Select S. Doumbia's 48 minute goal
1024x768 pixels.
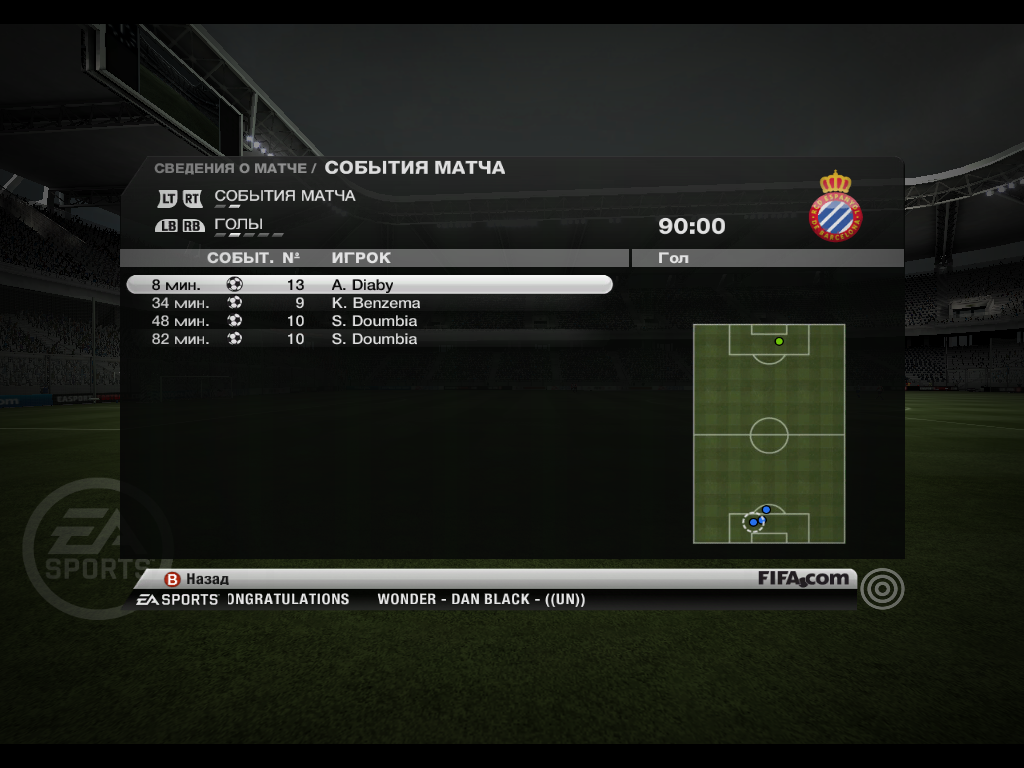coord(370,321)
